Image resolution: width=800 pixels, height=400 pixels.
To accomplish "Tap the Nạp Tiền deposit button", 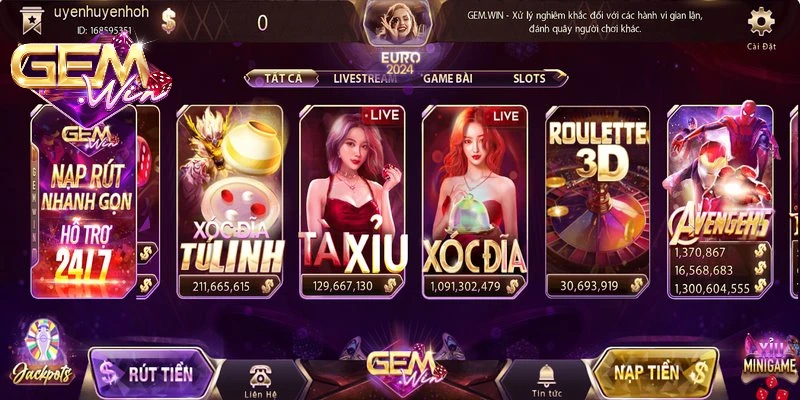I will pos(655,373).
